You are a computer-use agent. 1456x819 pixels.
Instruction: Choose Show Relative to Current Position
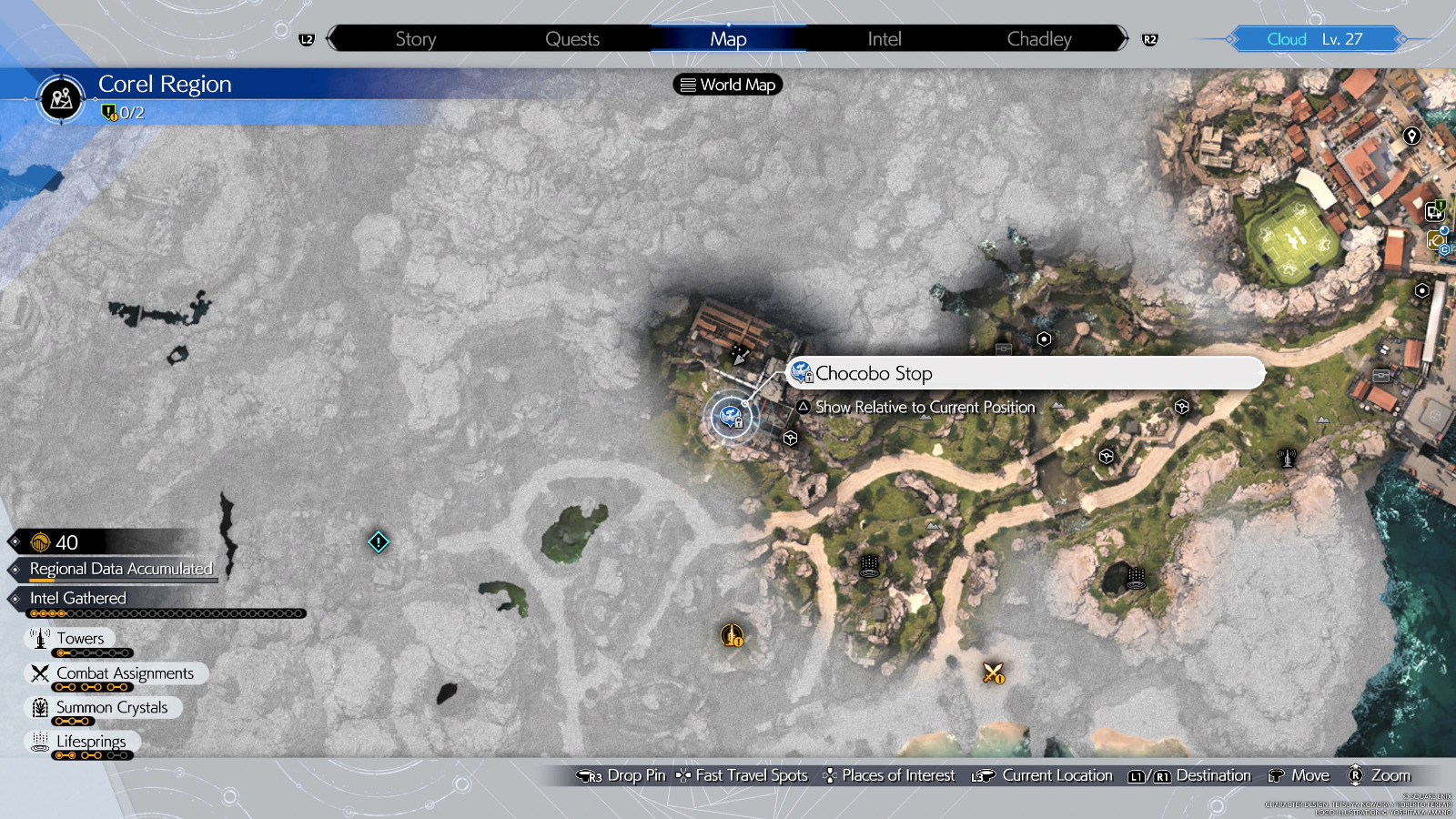coord(925,407)
